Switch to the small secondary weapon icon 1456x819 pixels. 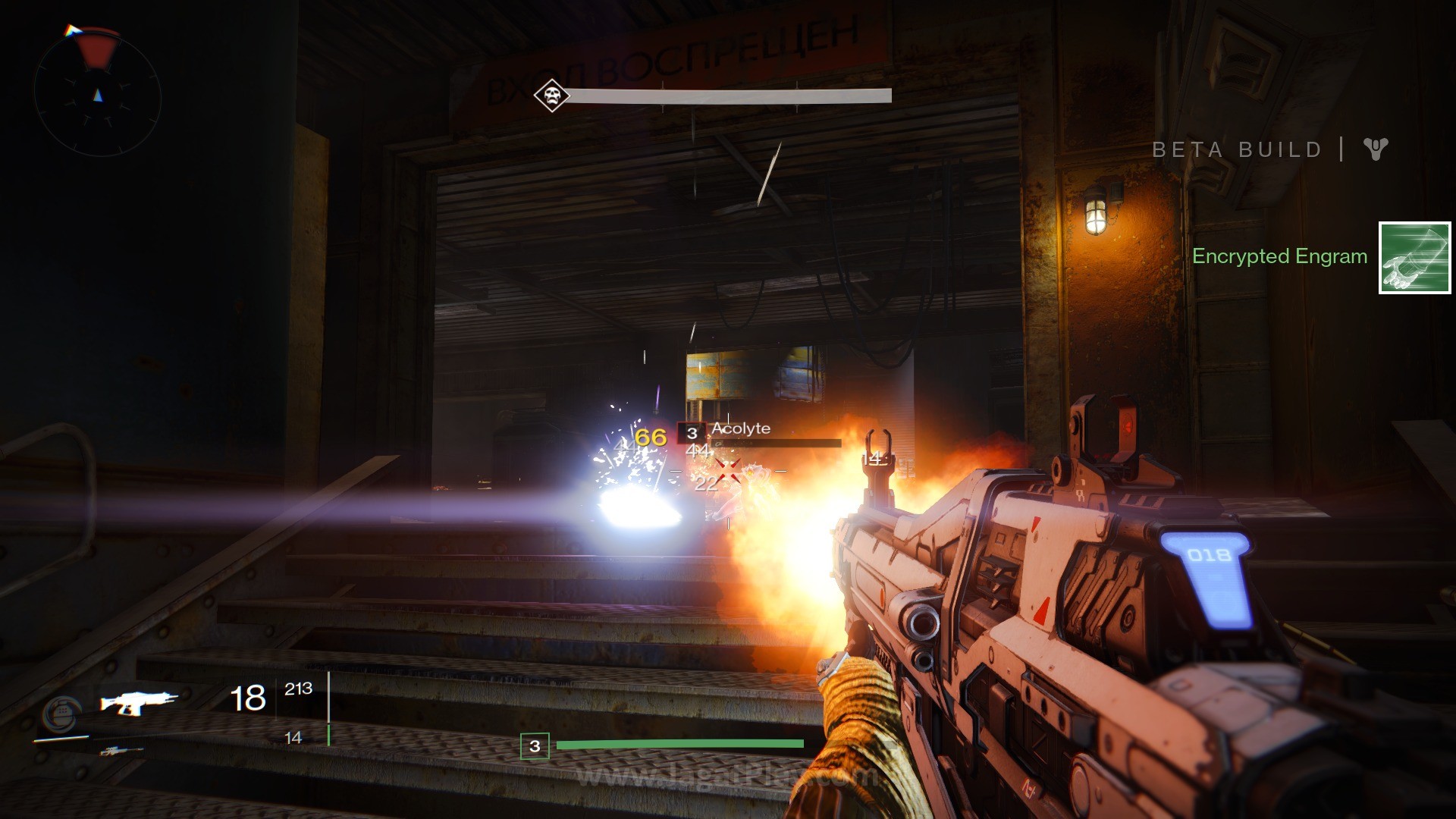121,752
